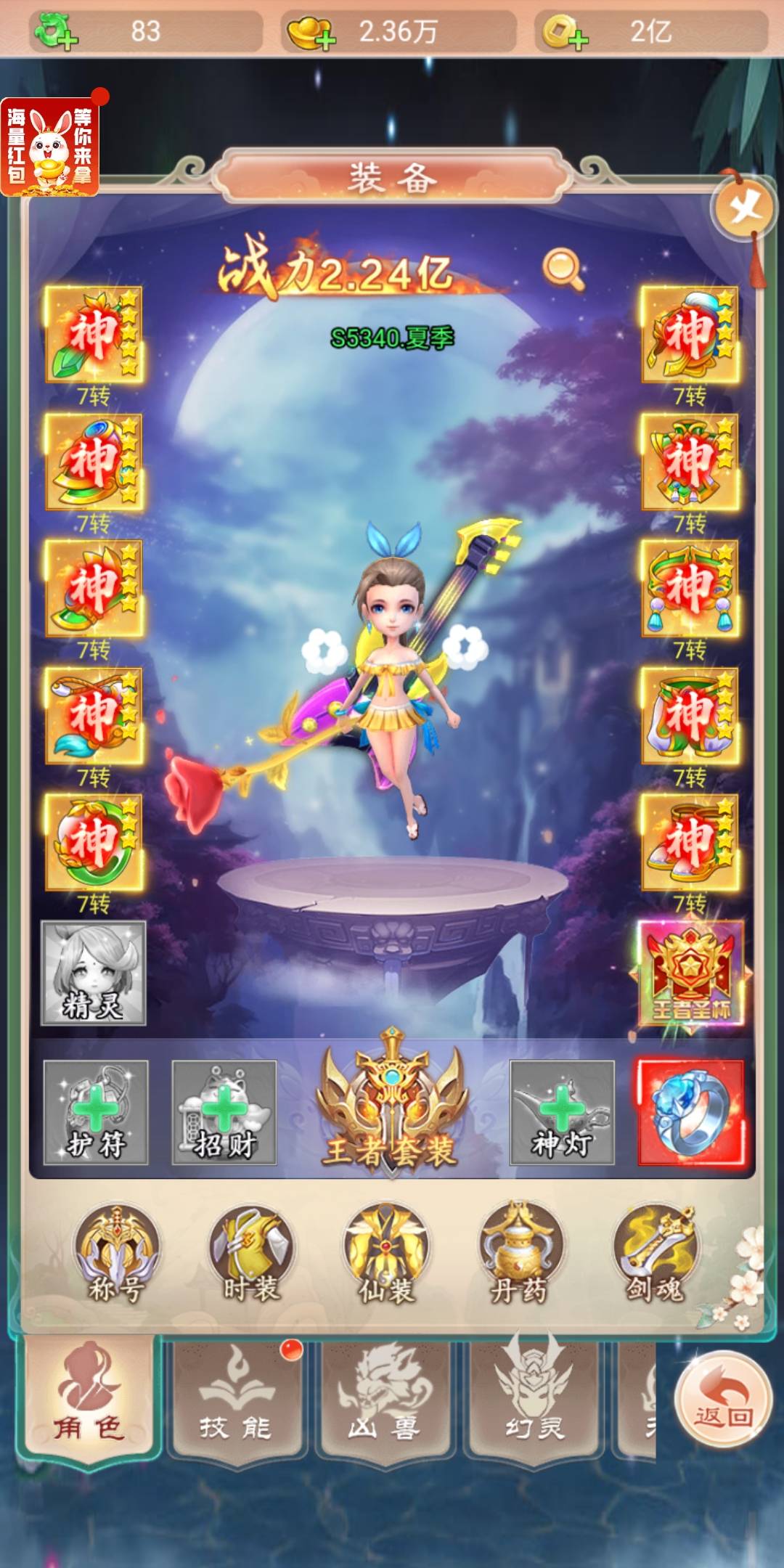
Task: Add a 招财 fortune cat item
Action: (224, 1112)
